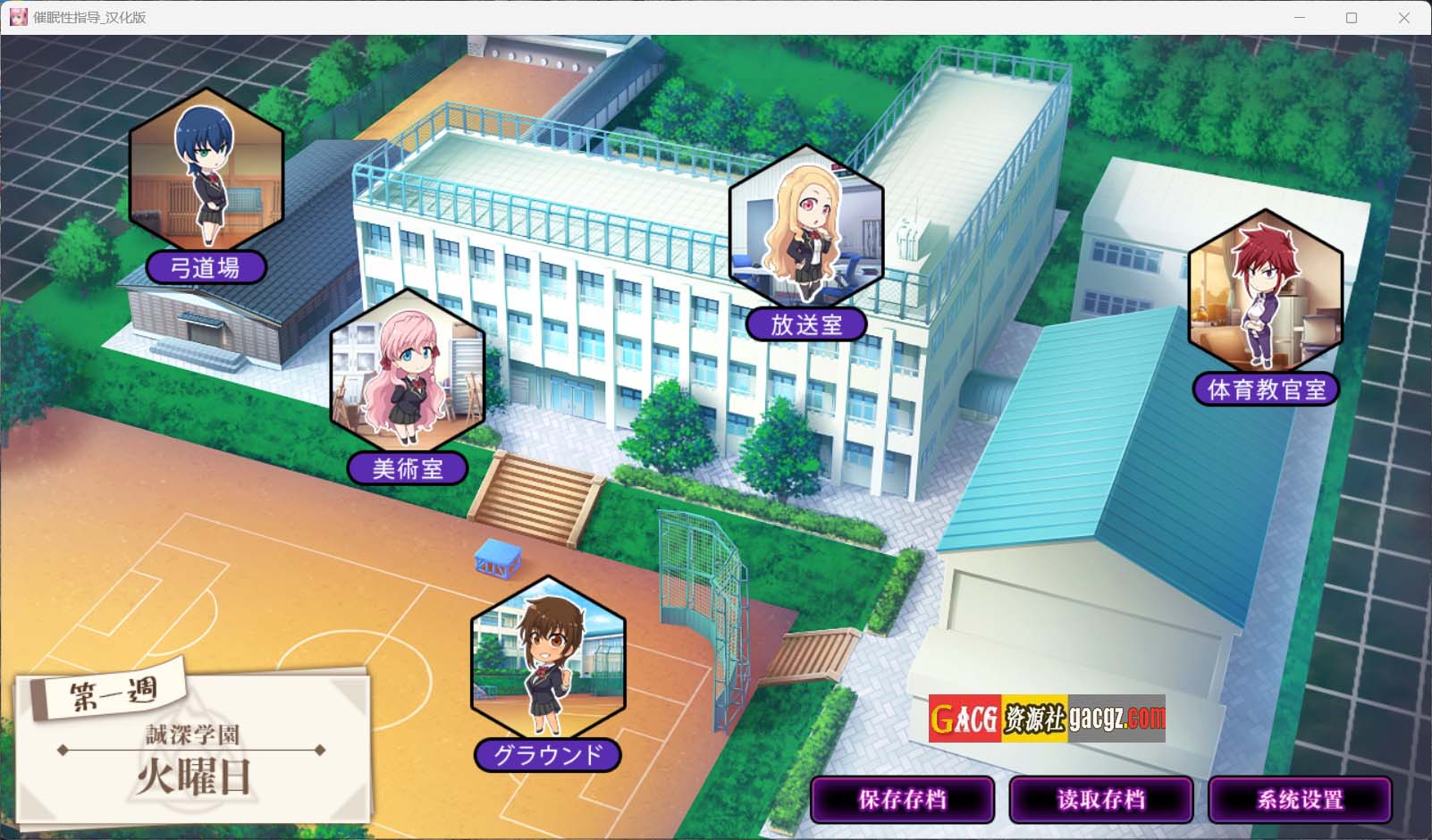1432x840 pixels.
Task: Maximize the game window
Action: (1352, 18)
